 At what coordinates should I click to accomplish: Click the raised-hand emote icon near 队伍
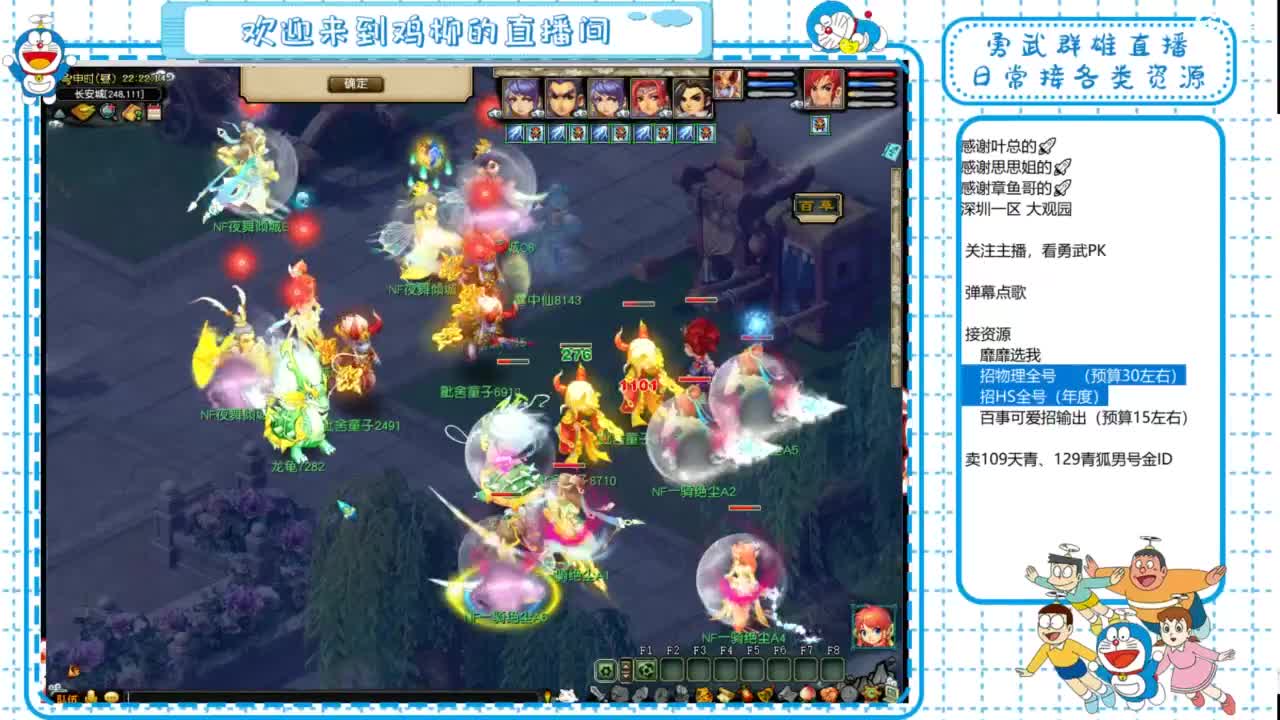pos(92,696)
